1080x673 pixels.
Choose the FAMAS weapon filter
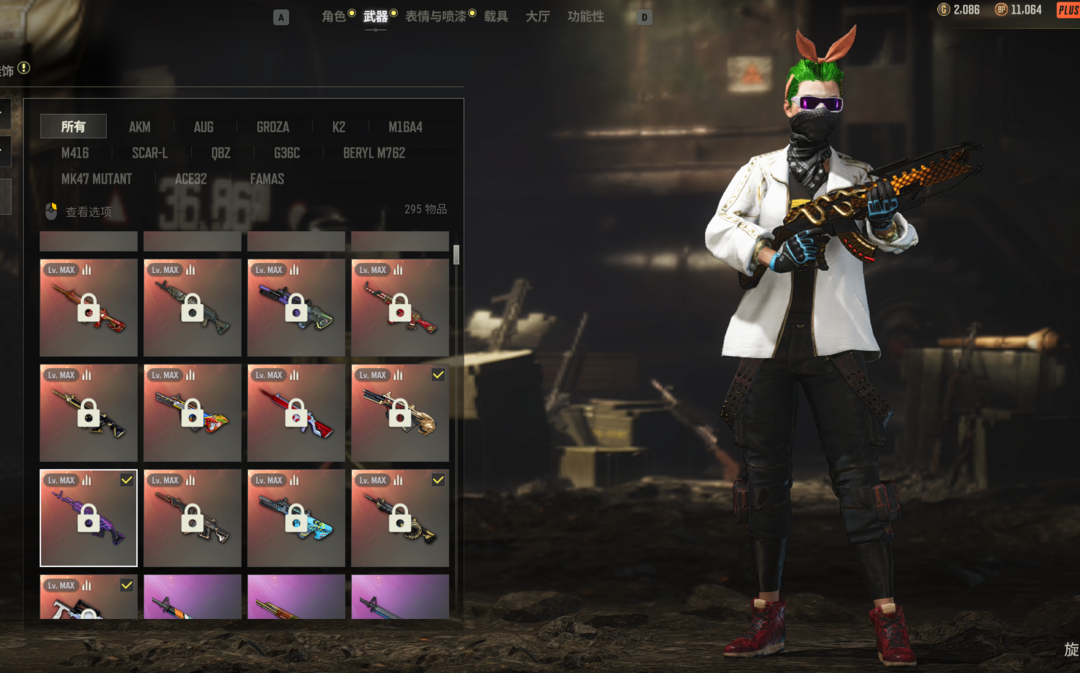[267, 179]
